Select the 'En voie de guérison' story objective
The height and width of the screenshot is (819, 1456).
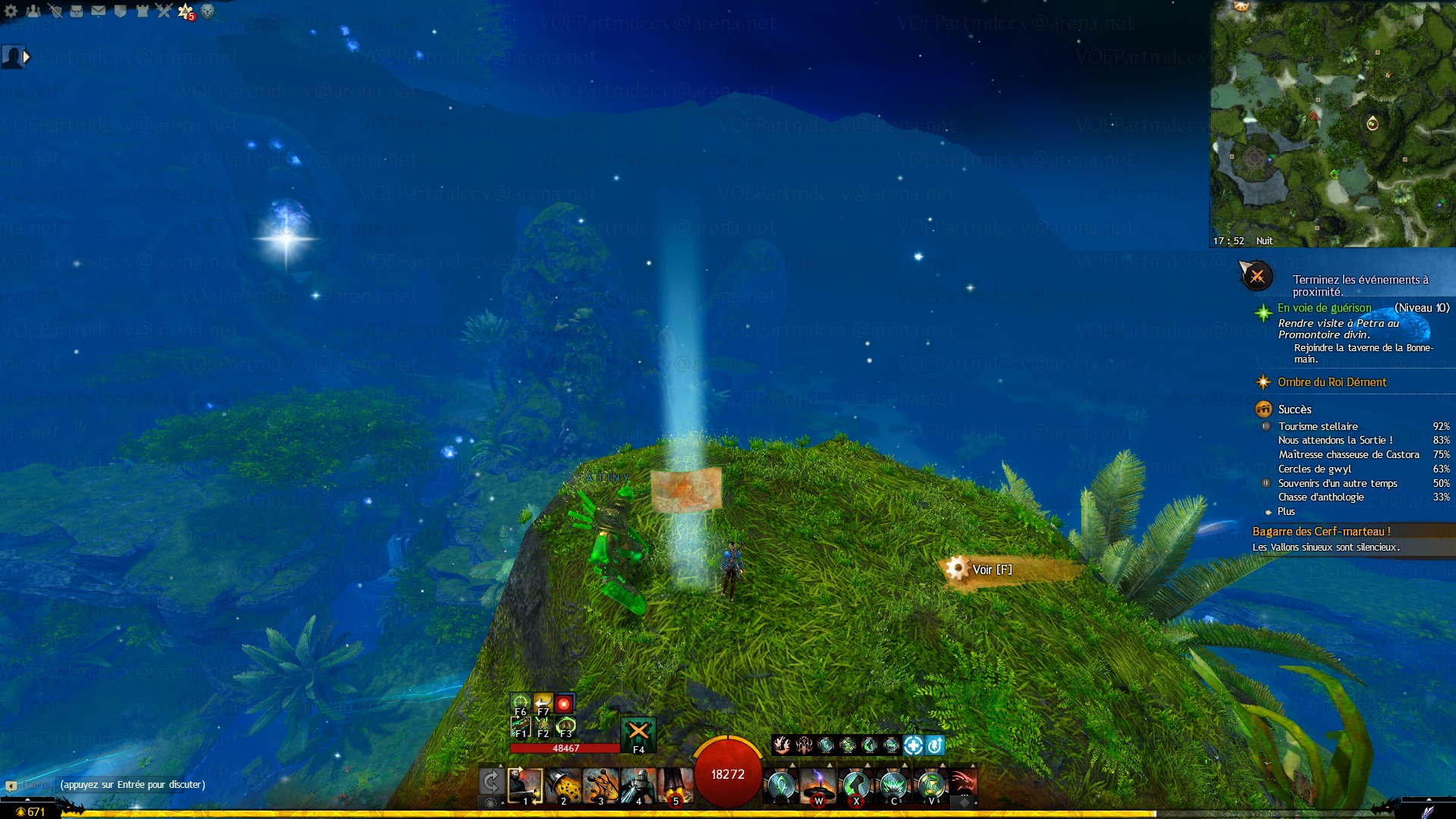1324,308
